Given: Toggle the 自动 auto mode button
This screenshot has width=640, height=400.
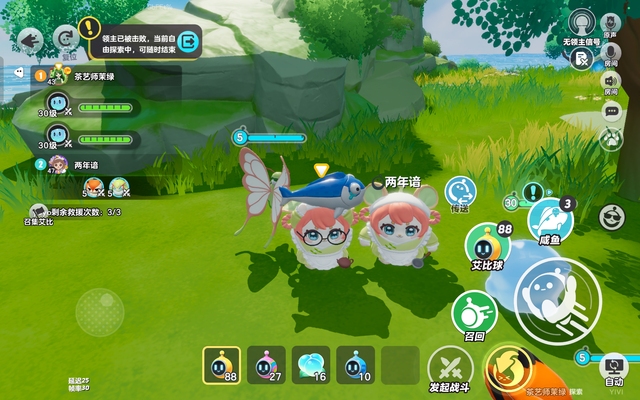Looking at the screenshot, I should point(613,369).
